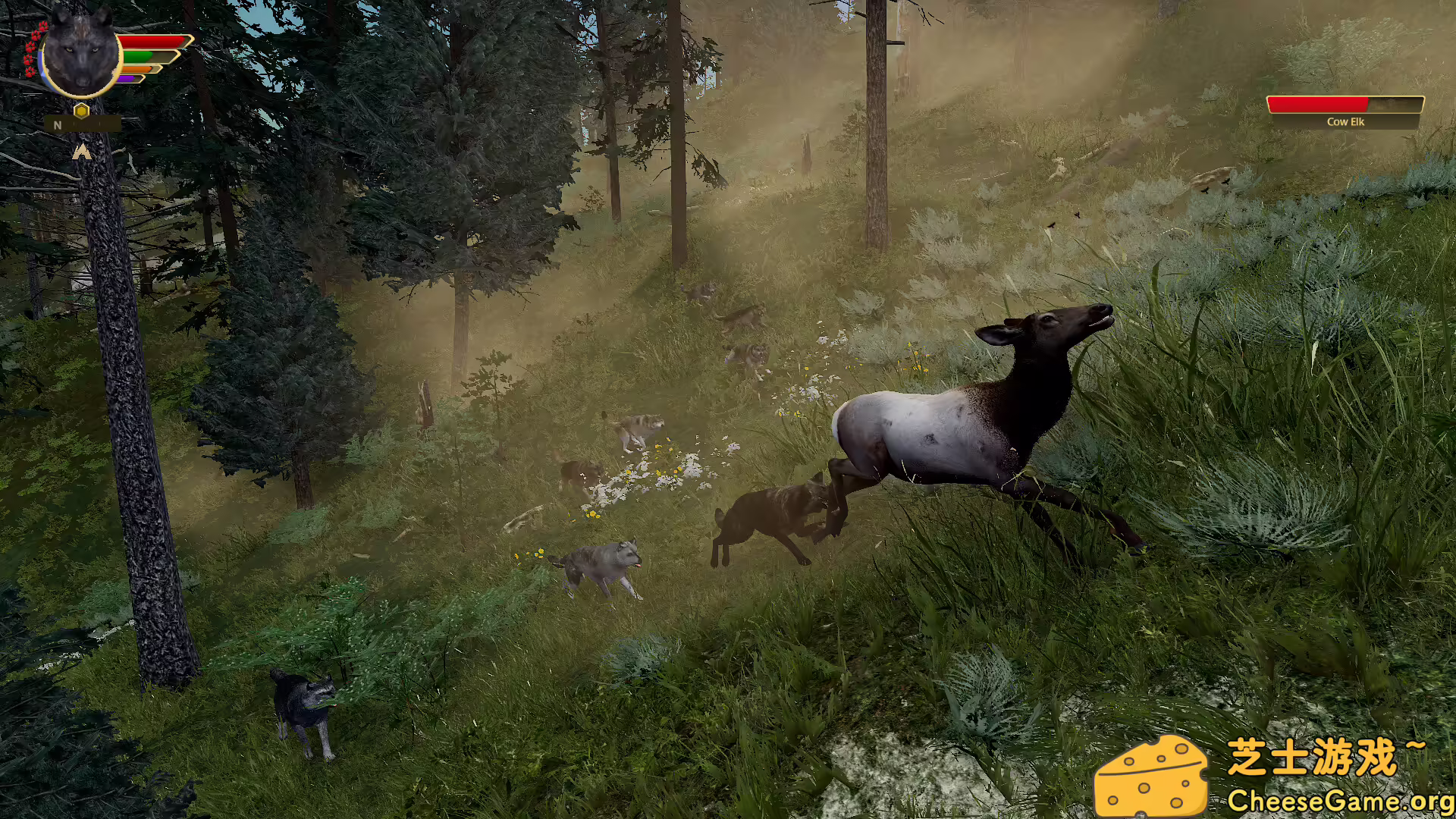Image resolution: width=1456 pixels, height=819 pixels.
Task: Click the topmost red paw print
Action: [43, 27]
